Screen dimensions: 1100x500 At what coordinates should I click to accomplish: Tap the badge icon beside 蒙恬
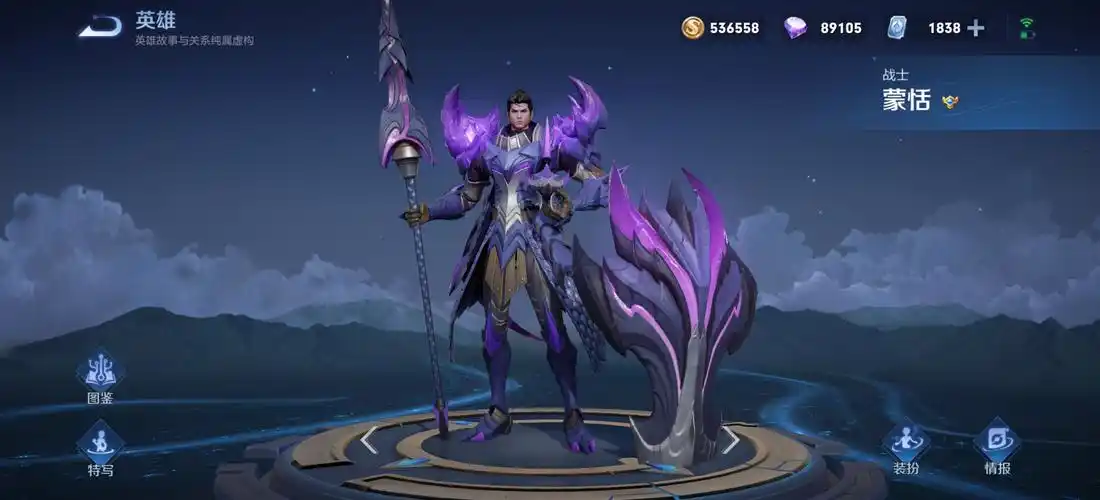950,100
